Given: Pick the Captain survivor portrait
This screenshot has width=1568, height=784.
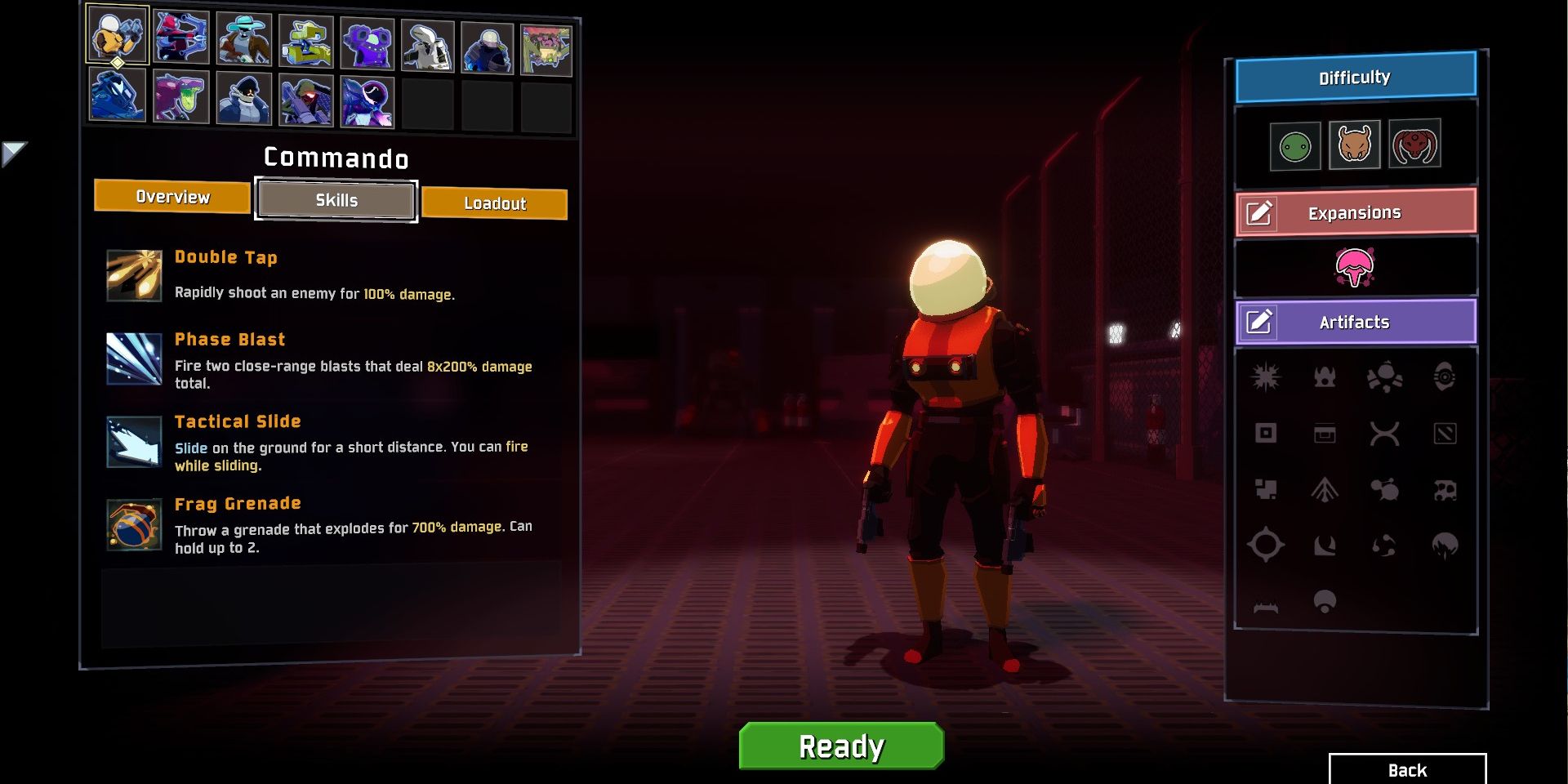Looking at the screenshot, I should point(242,96).
